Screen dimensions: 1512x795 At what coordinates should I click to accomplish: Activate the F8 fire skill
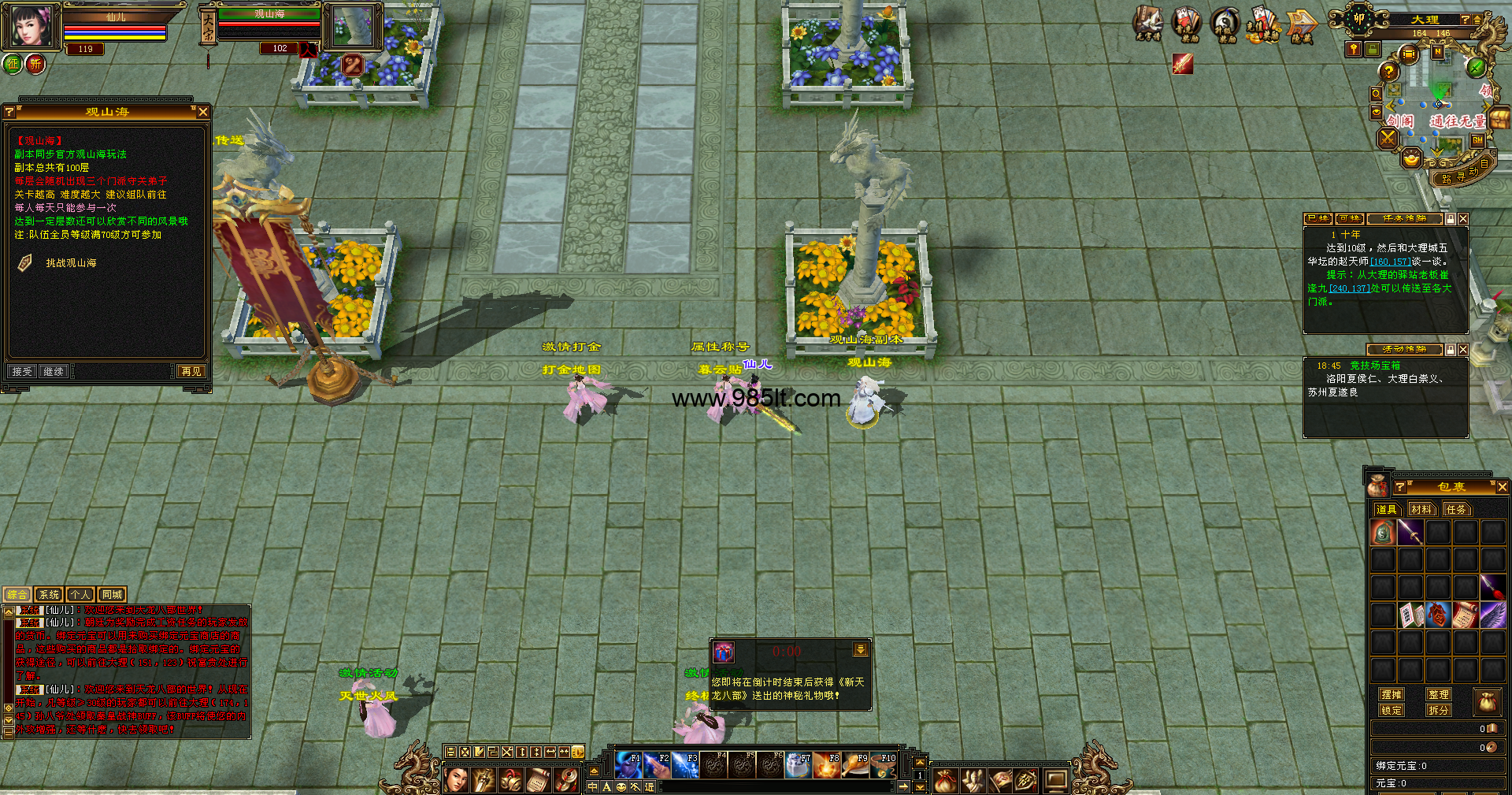tap(827, 765)
